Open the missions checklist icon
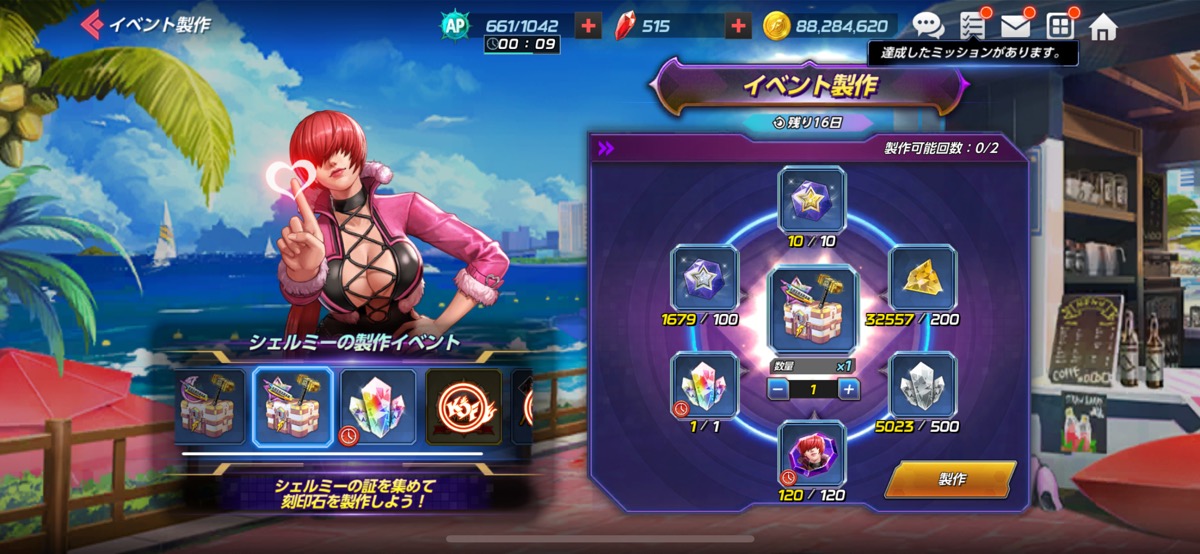 pos(972,26)
